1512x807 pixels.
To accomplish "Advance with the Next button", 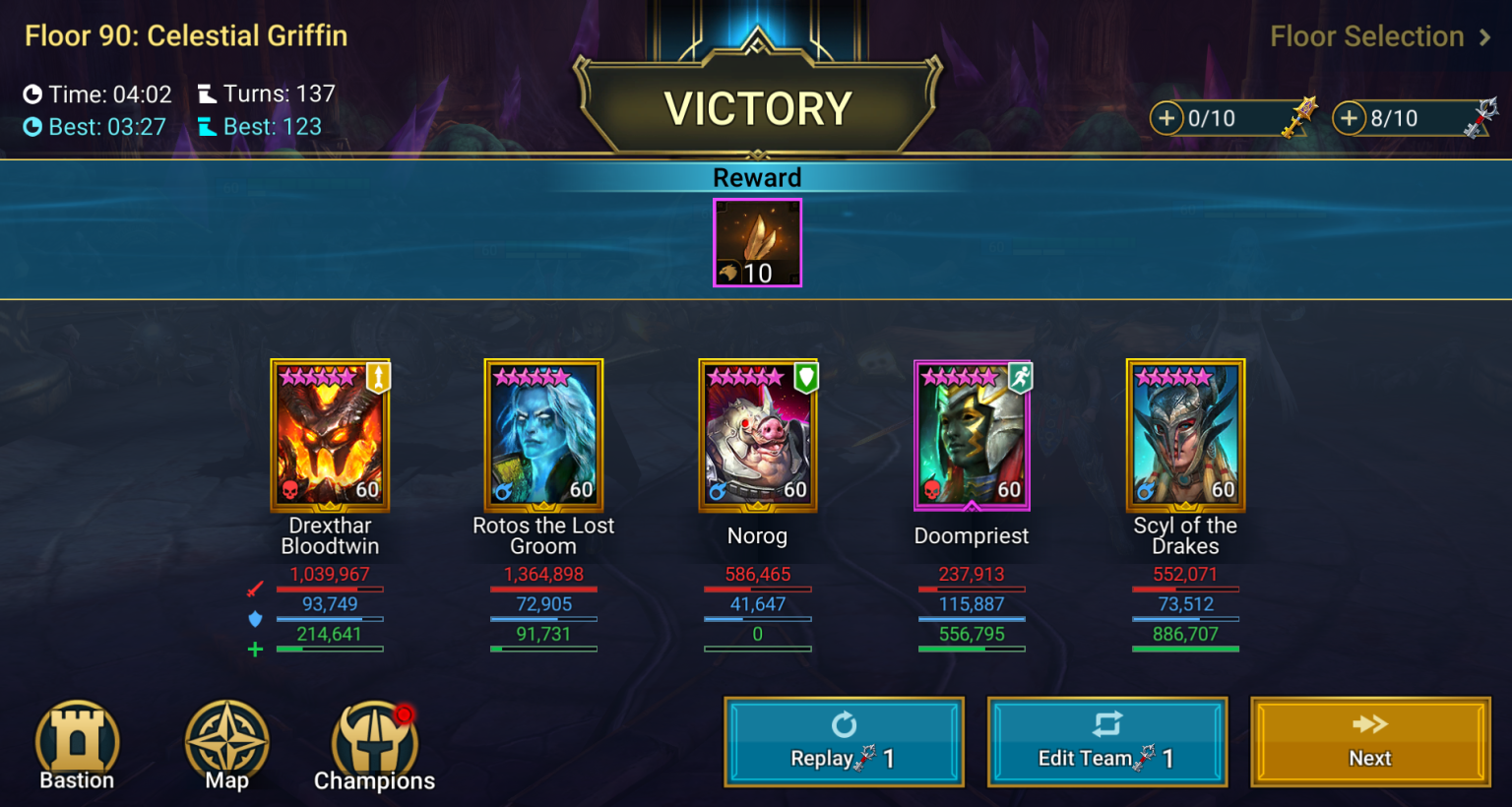I will coord(1368,741).
